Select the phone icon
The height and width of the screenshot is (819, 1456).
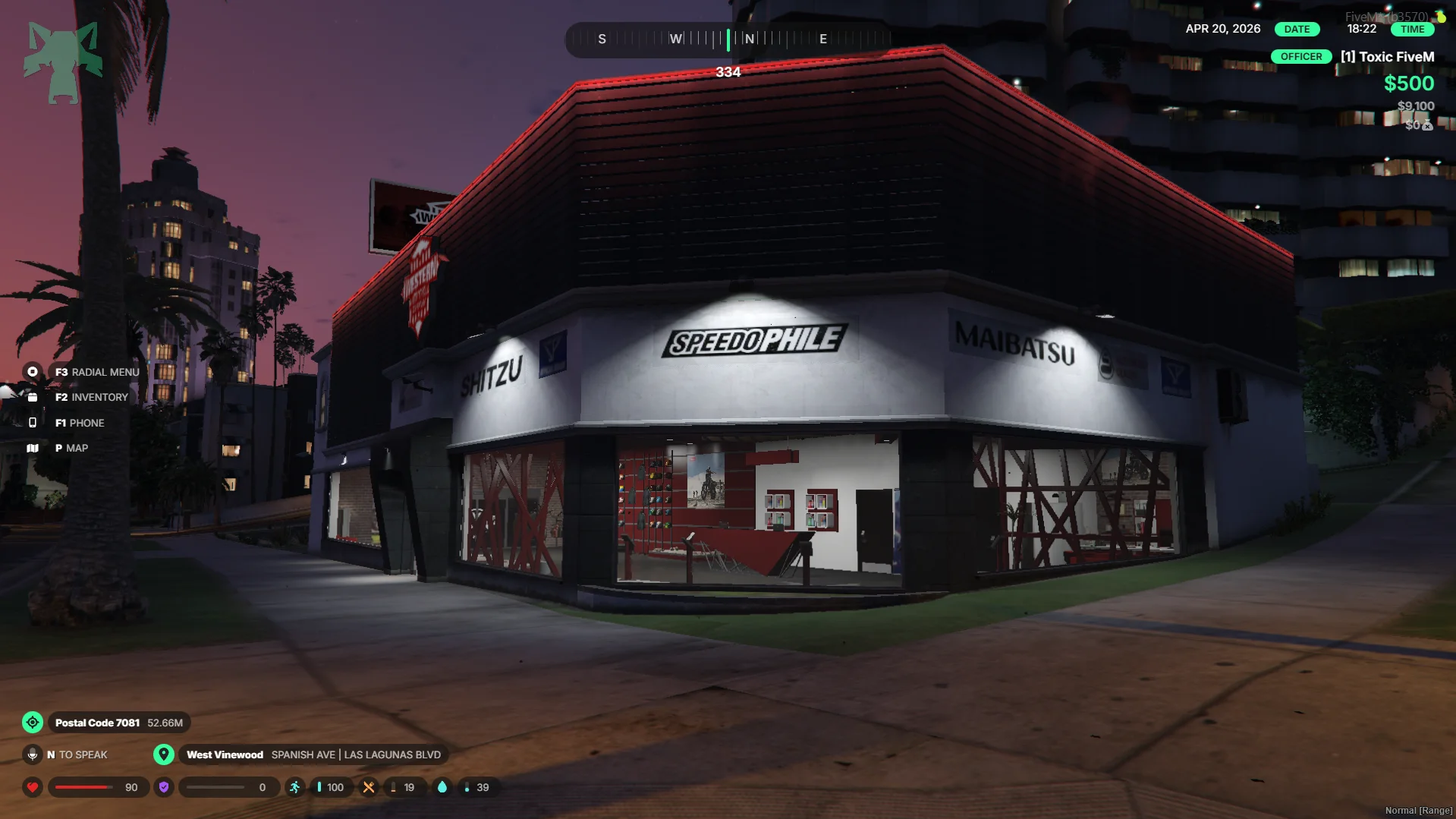(x=33, y=423)
